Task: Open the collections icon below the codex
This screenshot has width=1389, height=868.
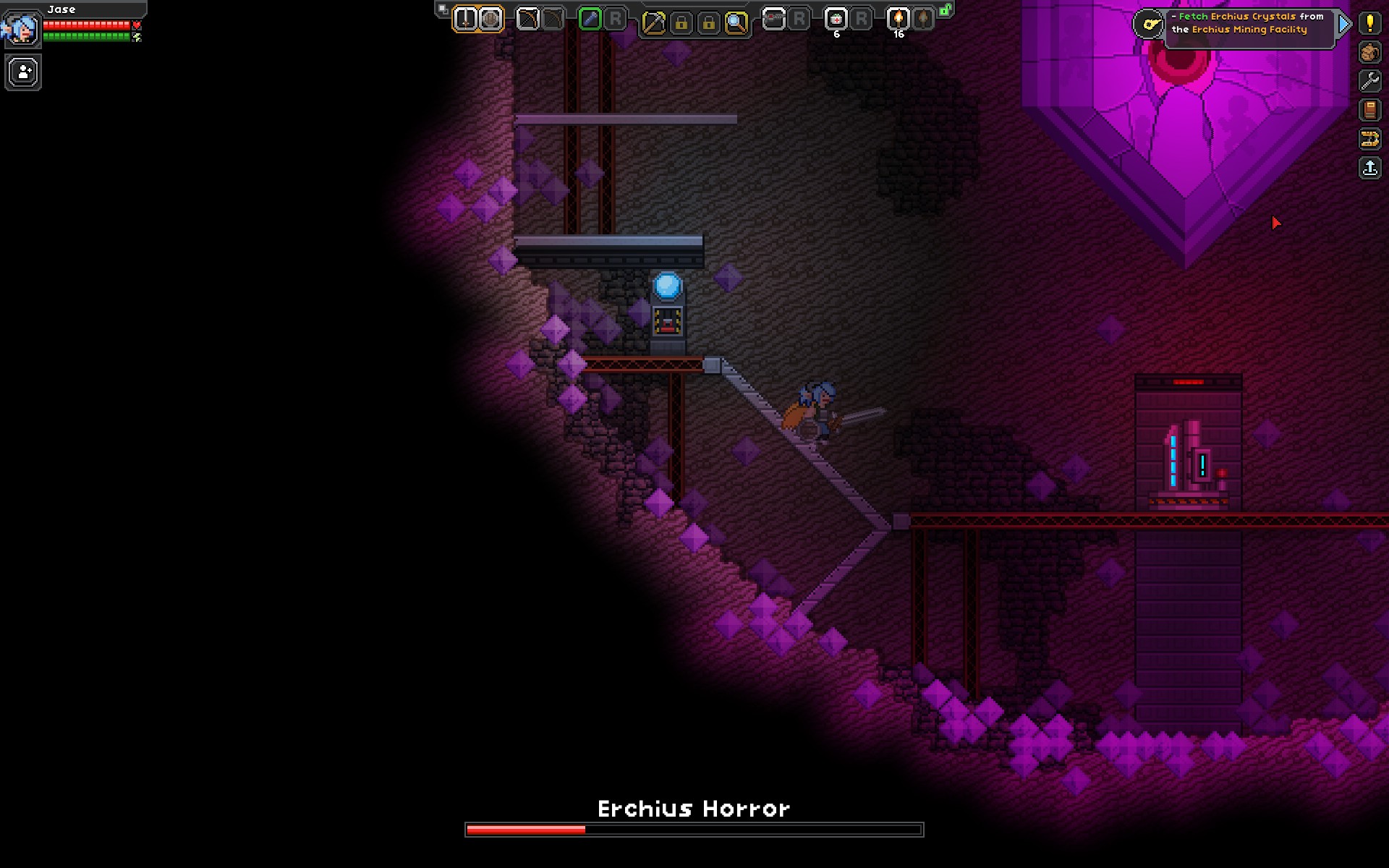Action: click(x=1369, y=139)
